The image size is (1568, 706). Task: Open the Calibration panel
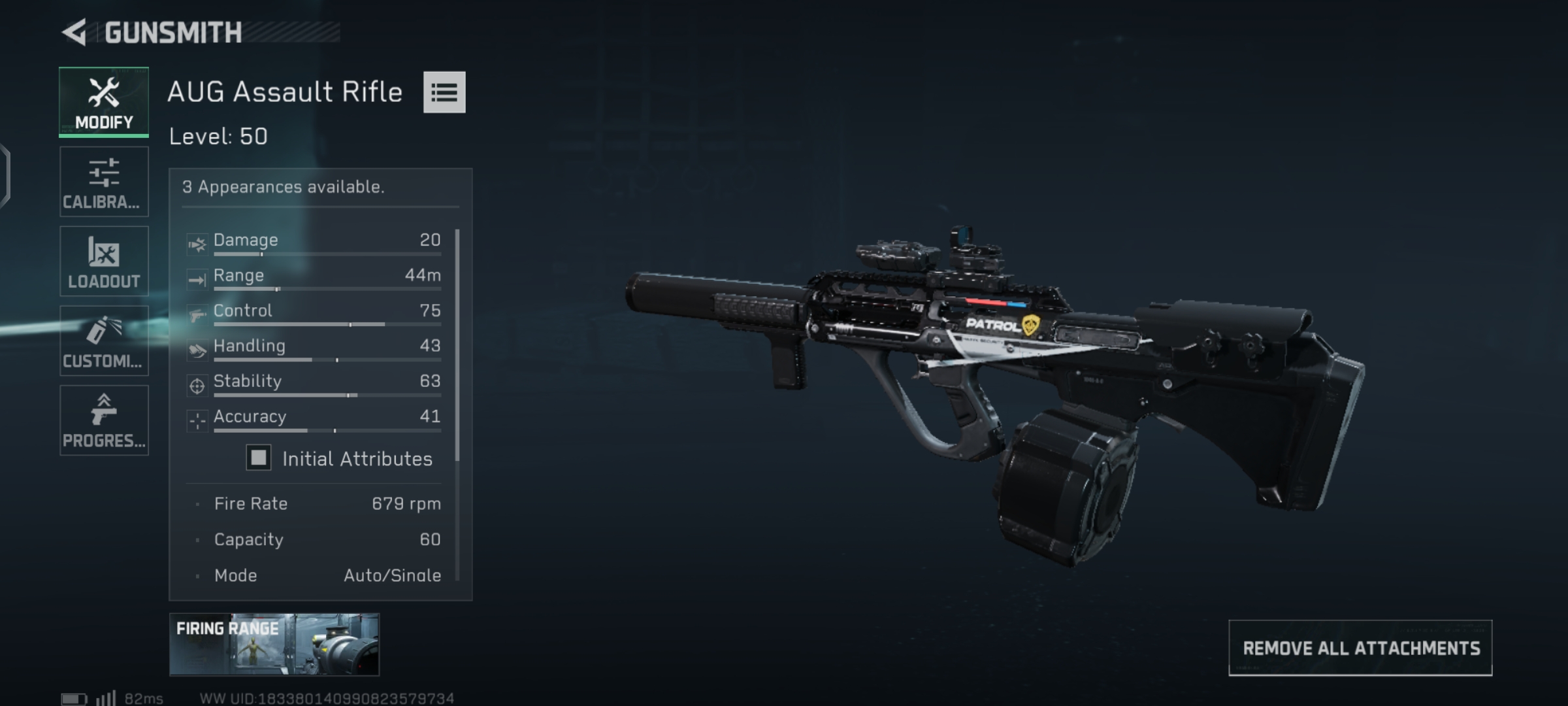(103, 181)
